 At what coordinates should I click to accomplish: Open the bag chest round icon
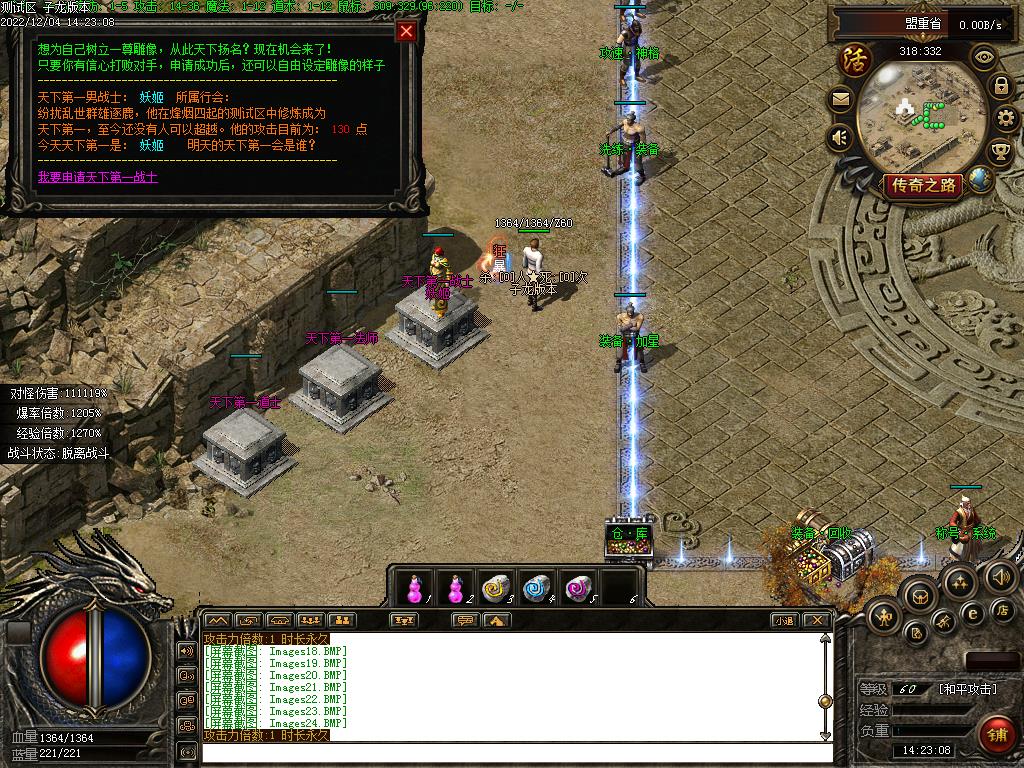918,595
